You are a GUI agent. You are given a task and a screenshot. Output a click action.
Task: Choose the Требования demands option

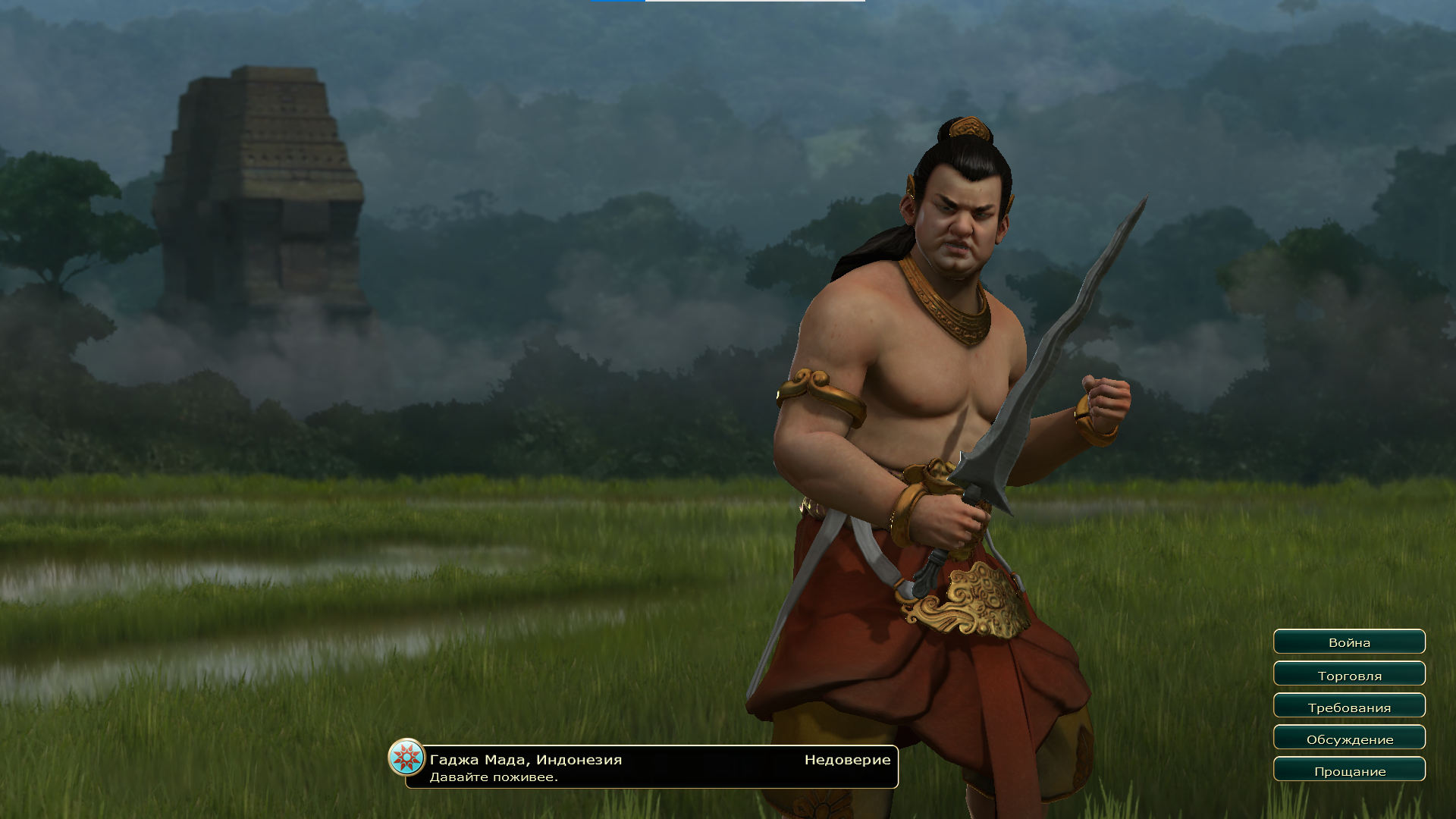point(1349,707)
